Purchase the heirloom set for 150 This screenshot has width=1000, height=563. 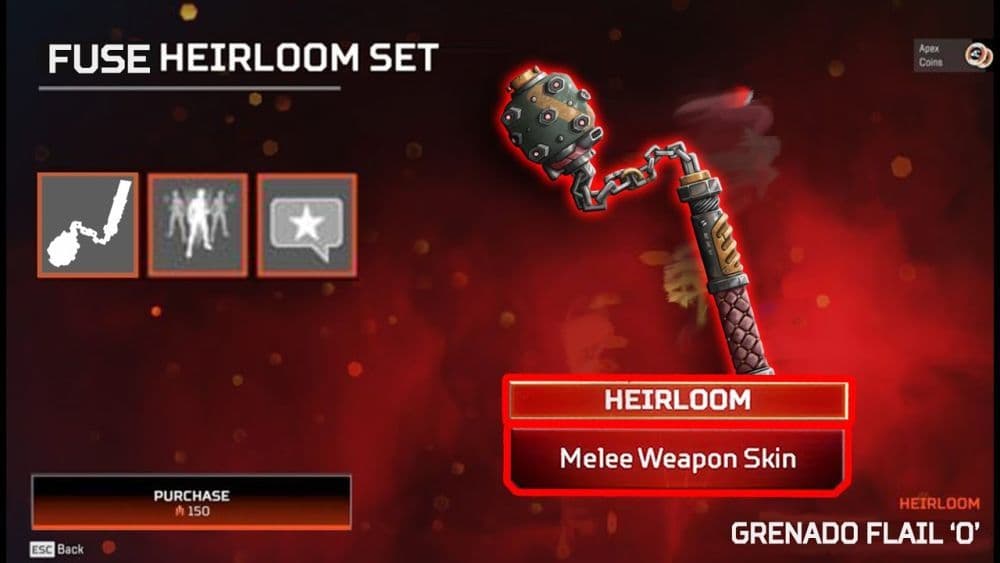coord(191,502)
